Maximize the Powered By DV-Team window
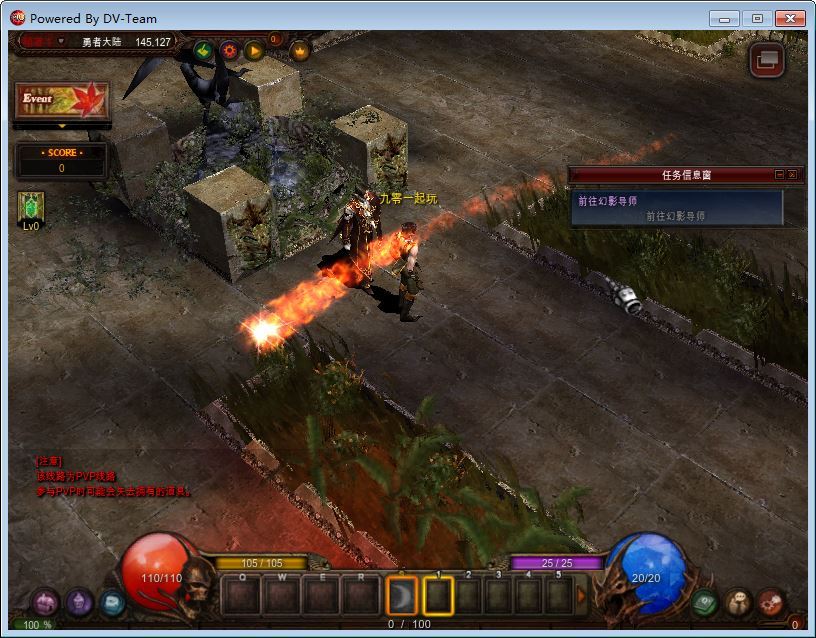Image resolution: width=816 pixels, height=638 pixels. pos(757,18)
